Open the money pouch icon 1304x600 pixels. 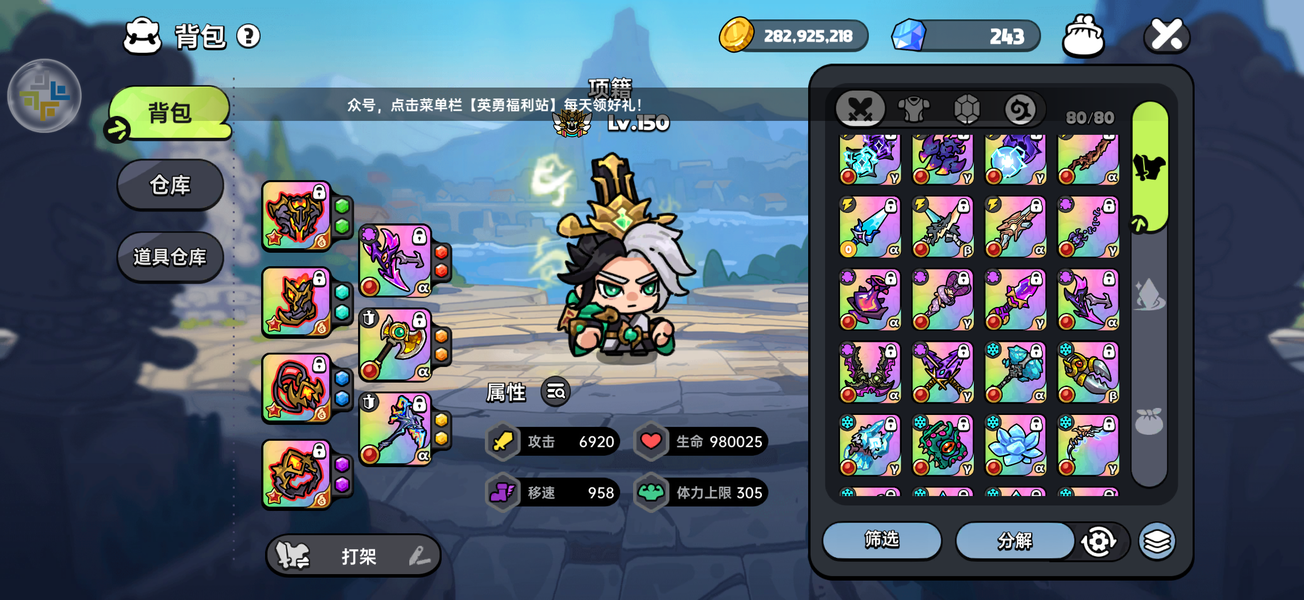[x=1083, y=36]
